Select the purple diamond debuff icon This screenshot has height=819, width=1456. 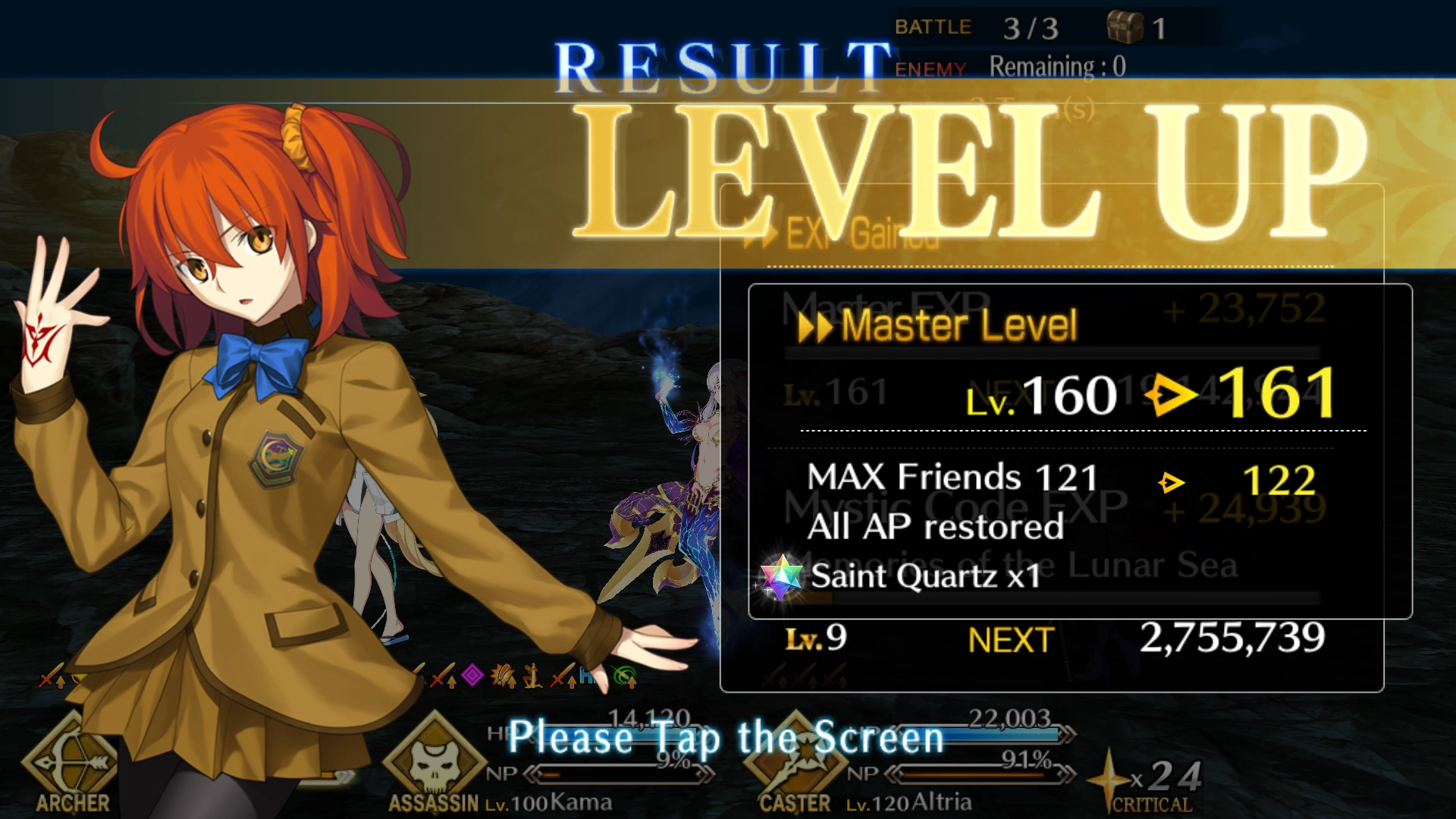click(472, 672)
